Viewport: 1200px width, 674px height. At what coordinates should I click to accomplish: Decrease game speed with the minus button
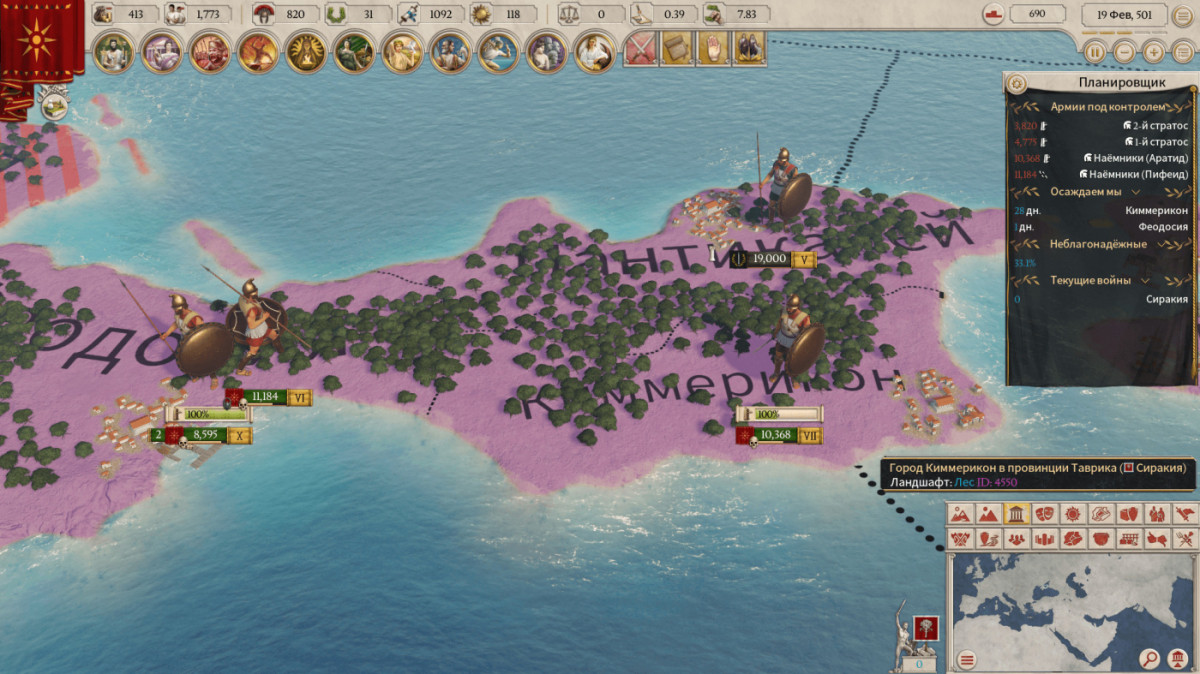pyautogui.click(x=1125, y=52)
